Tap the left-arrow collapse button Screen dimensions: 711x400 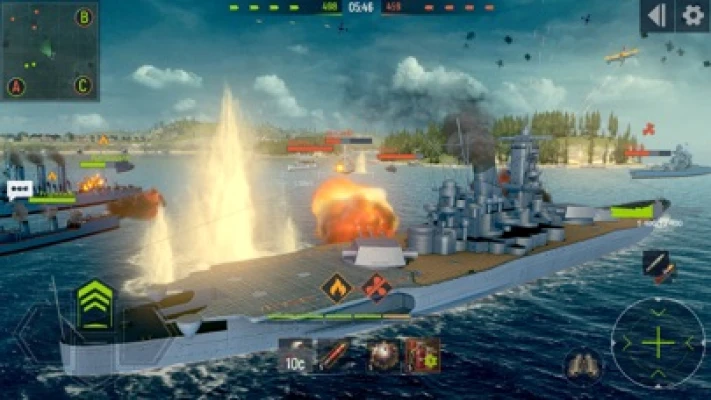click(x=656, y=15)
